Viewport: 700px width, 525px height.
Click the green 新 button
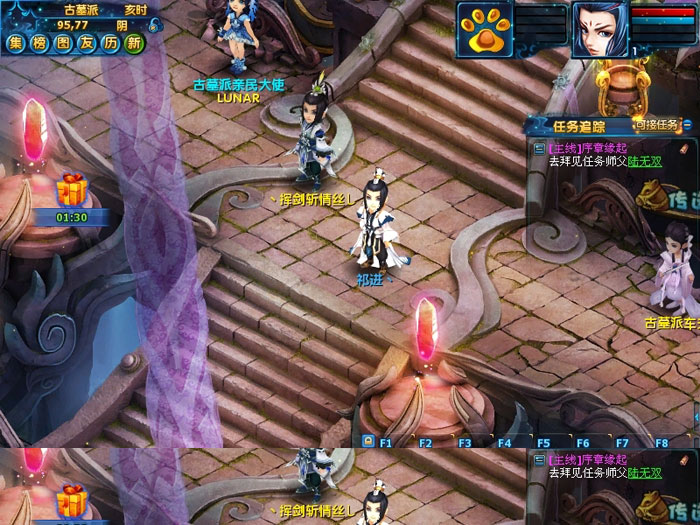[x=135, y=43]
